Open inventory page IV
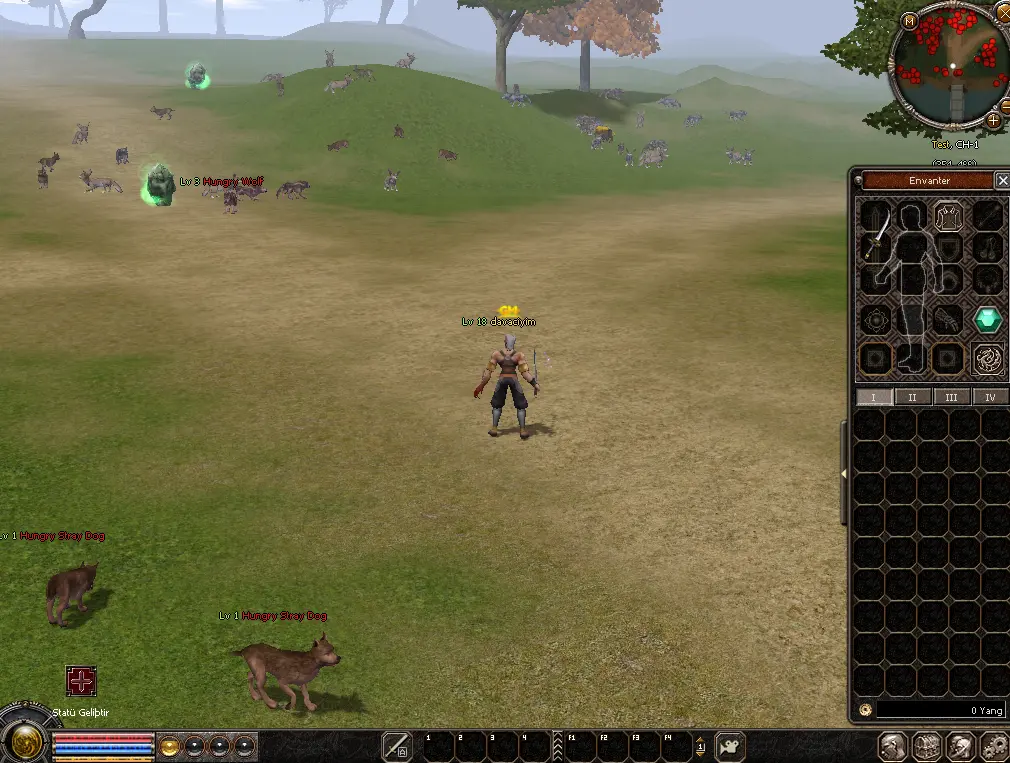Viewport: 1010px width, 763px height. 990,397
